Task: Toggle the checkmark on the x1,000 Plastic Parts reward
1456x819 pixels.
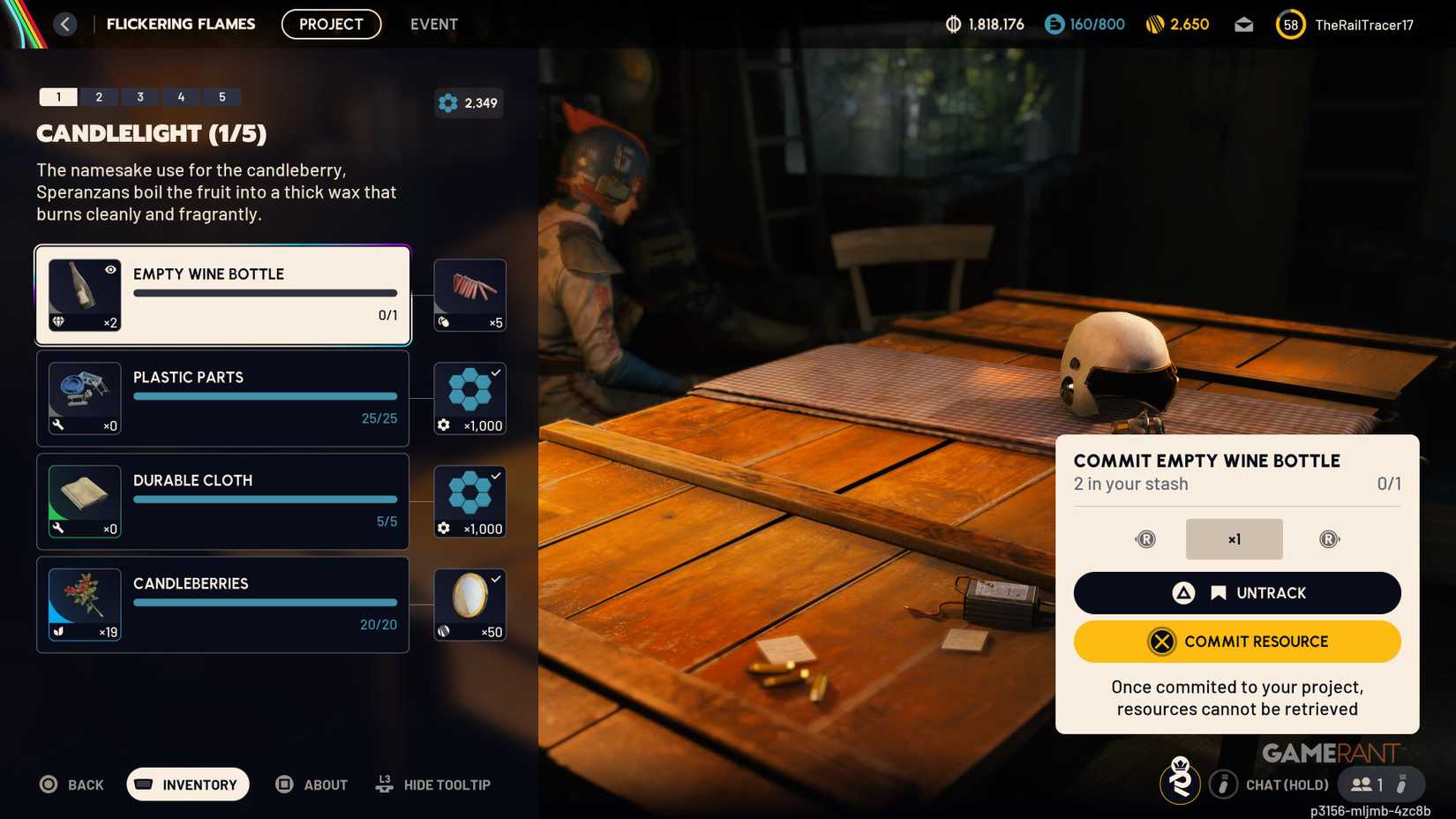Action: [x=497, y=373]
